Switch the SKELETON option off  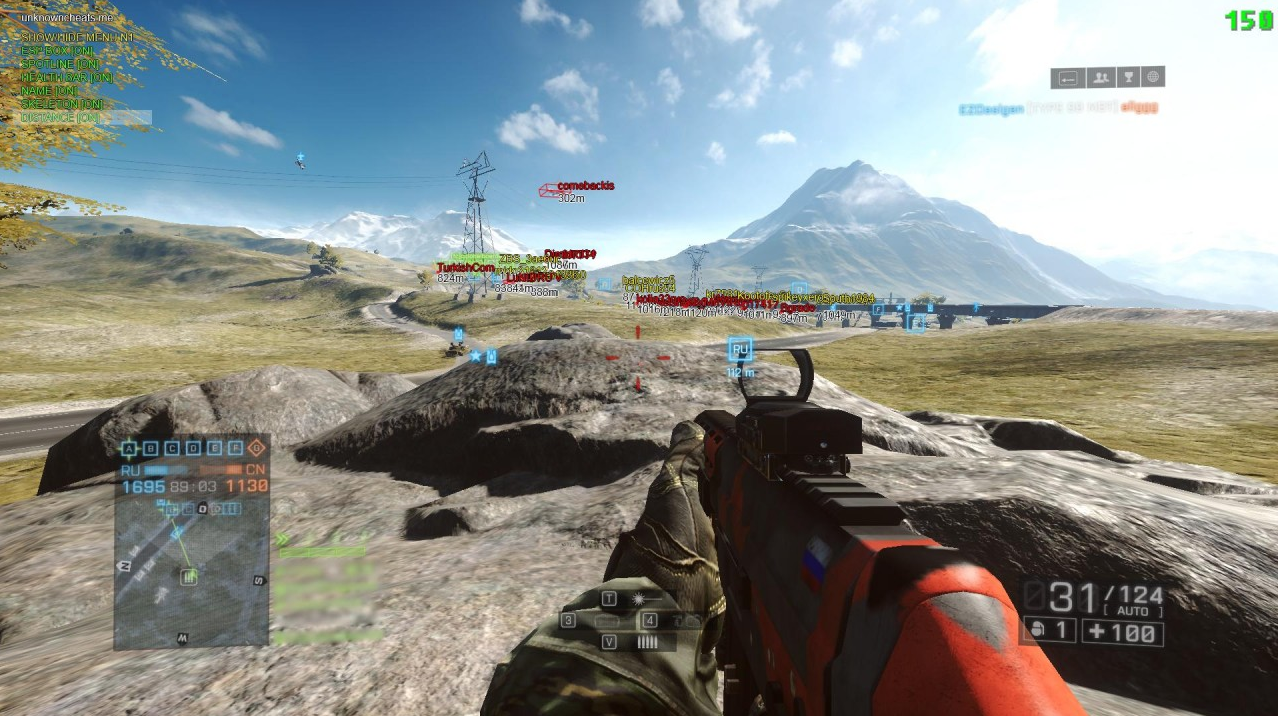pos(62,104)
